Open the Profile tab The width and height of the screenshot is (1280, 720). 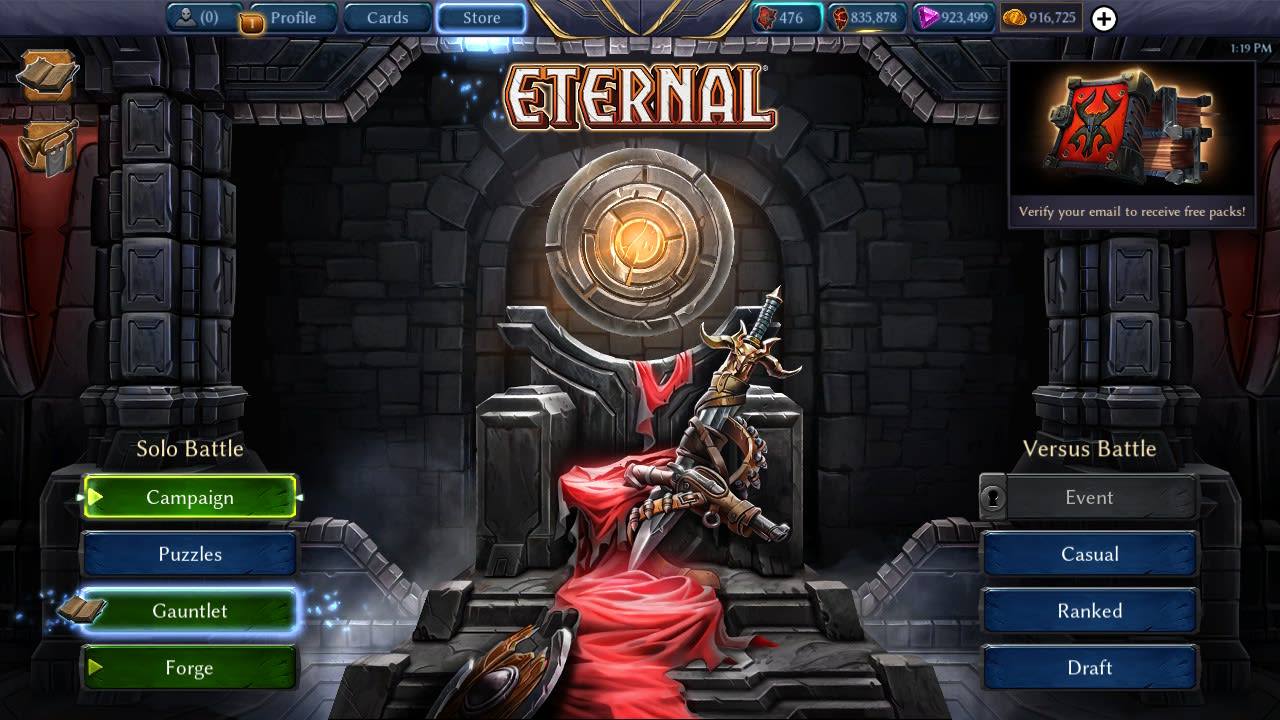[292, 16]
